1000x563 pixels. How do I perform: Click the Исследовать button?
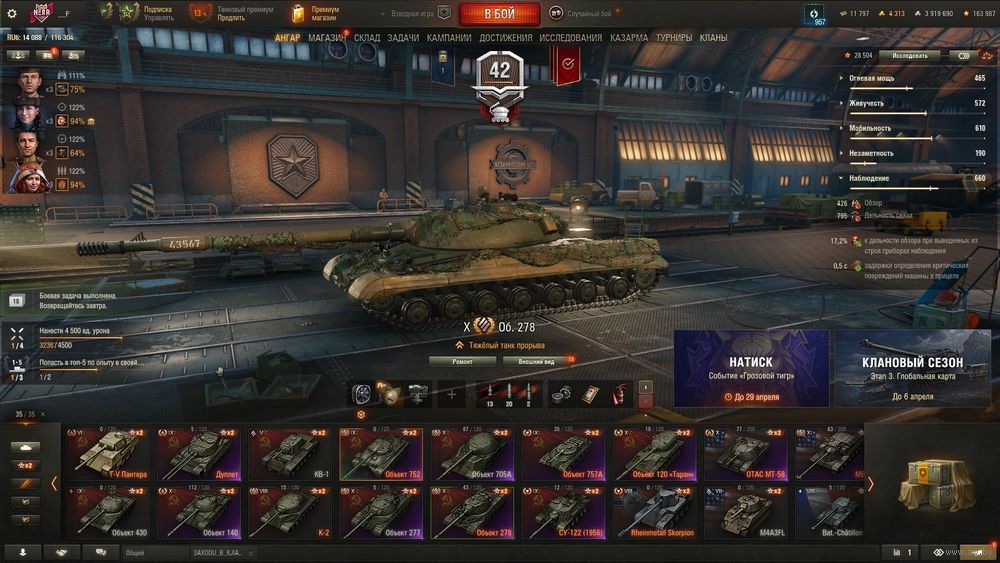910,56
